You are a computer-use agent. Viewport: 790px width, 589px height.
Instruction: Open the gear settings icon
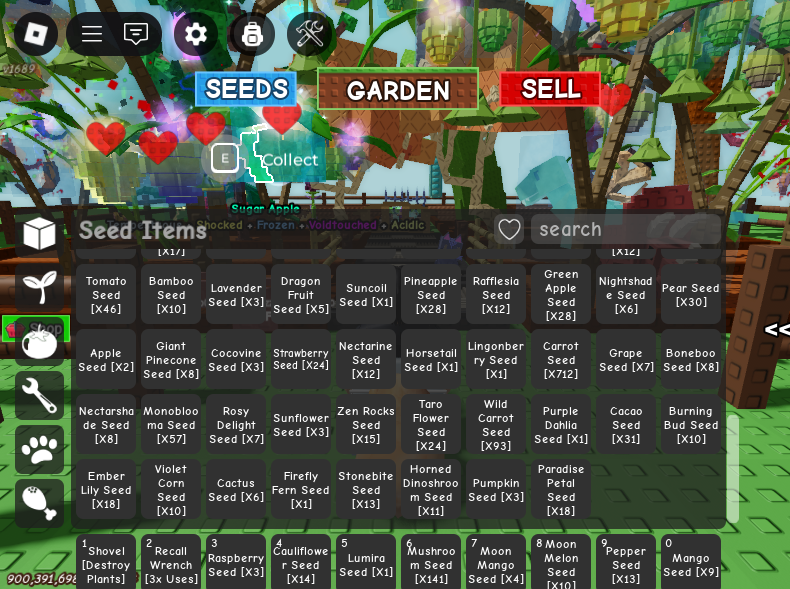tap(196, 34)
